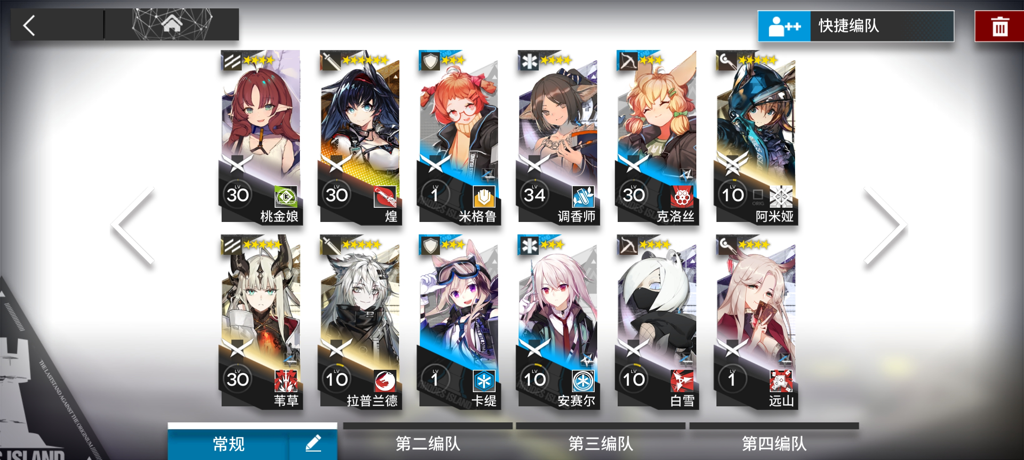Clear squad with the red trash button
Image resolution: width=1024 pixels, height=460 pixels.
pos(999,27)
